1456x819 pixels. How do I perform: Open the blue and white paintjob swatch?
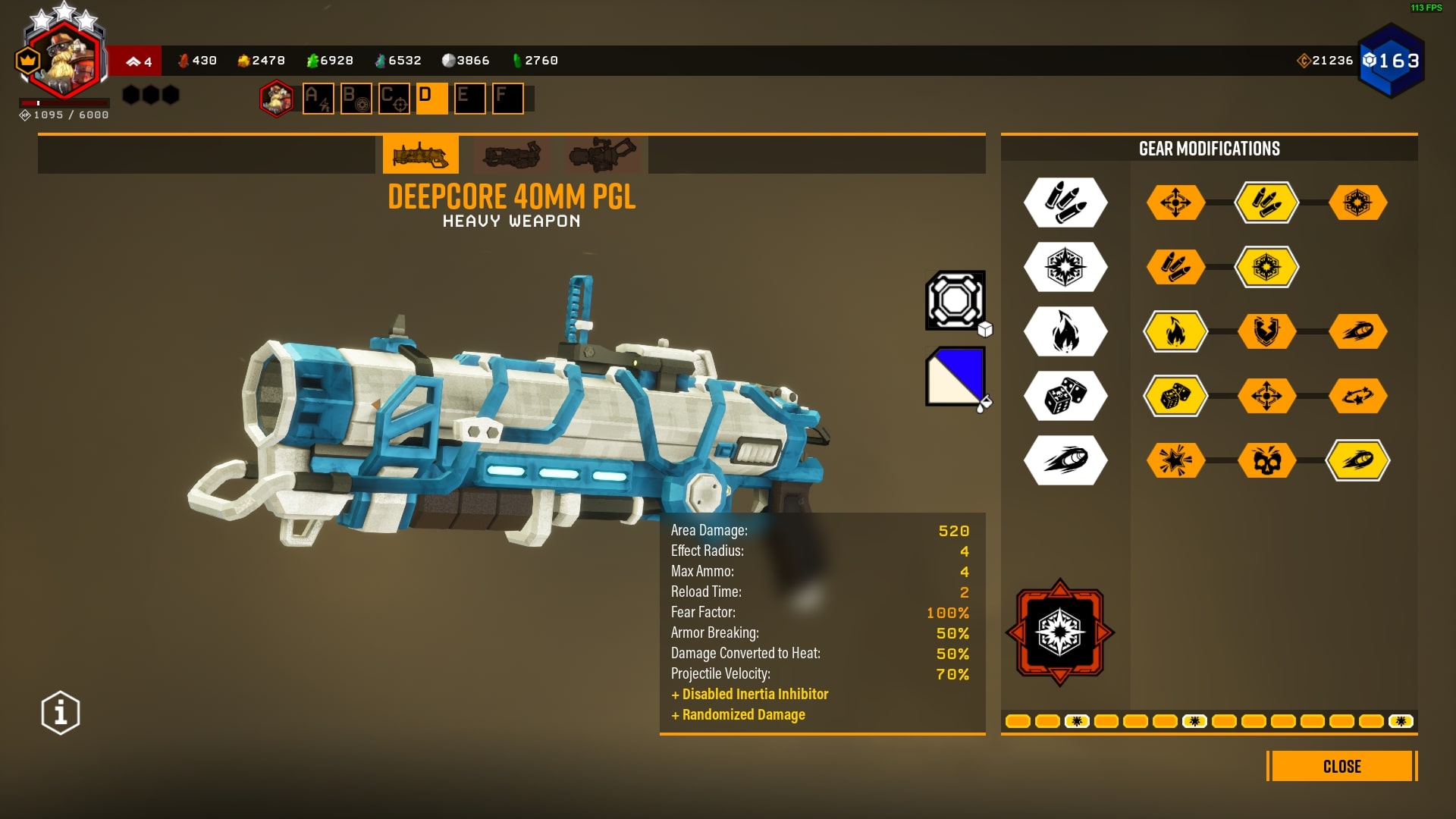[955, 376]
